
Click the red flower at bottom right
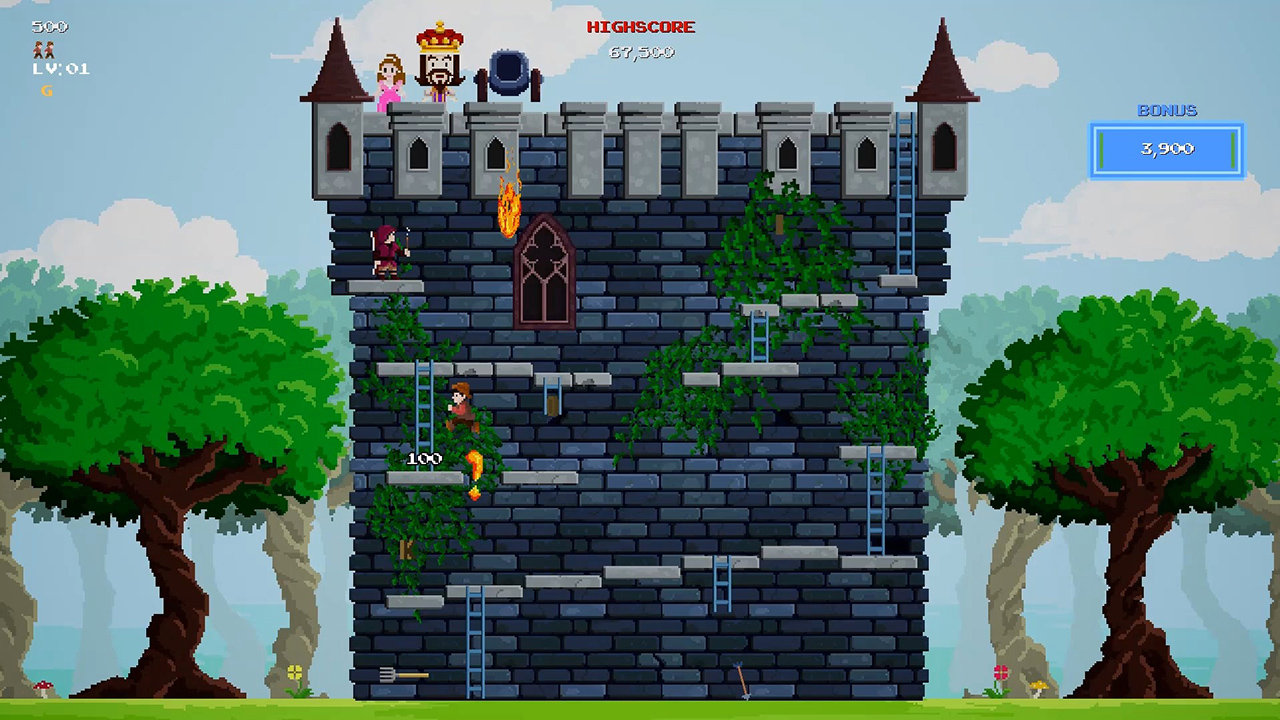tap(999, 673)
